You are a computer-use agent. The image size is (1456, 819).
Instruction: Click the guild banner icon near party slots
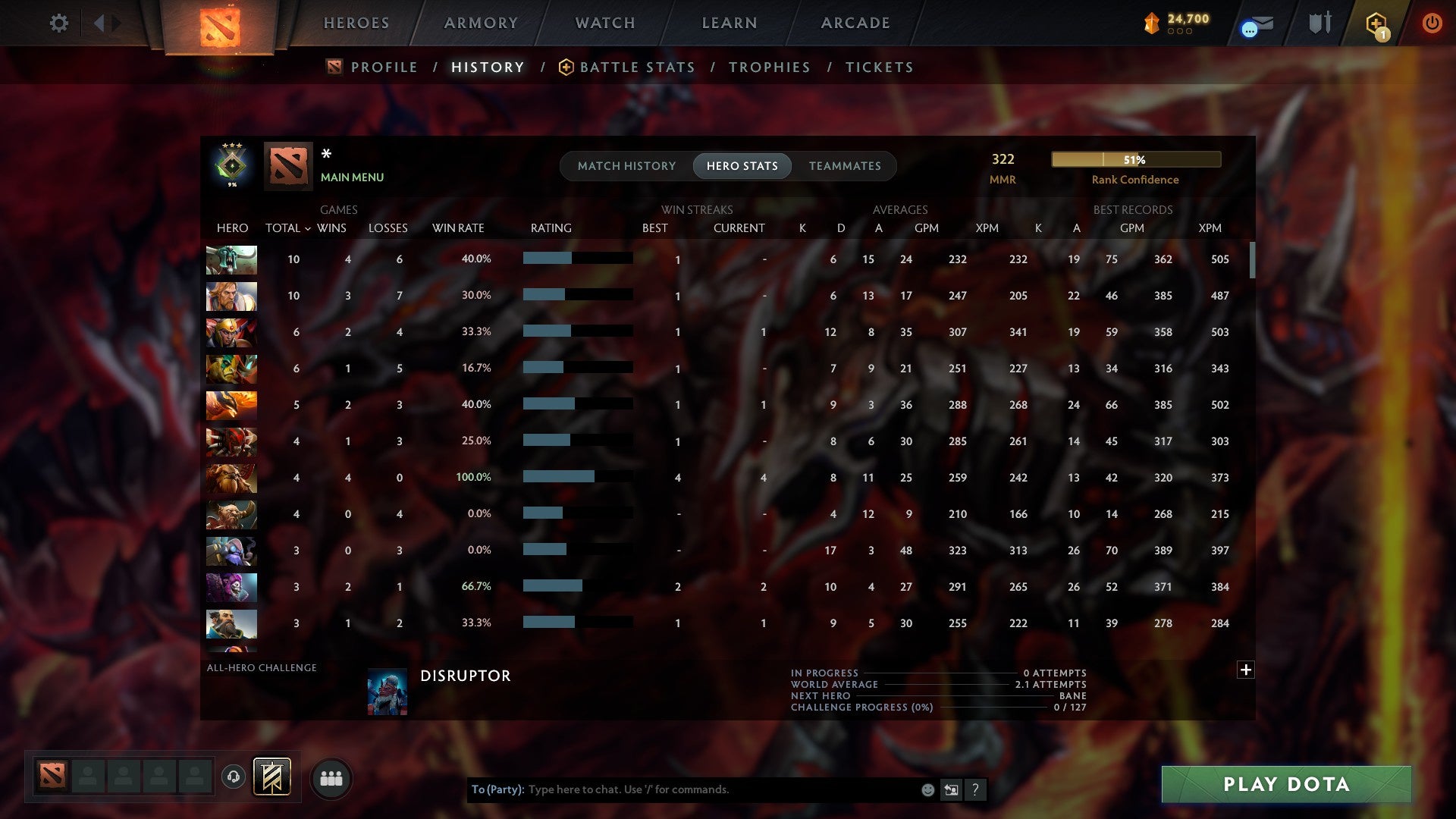pyautogui.click(x=271, y=777)
